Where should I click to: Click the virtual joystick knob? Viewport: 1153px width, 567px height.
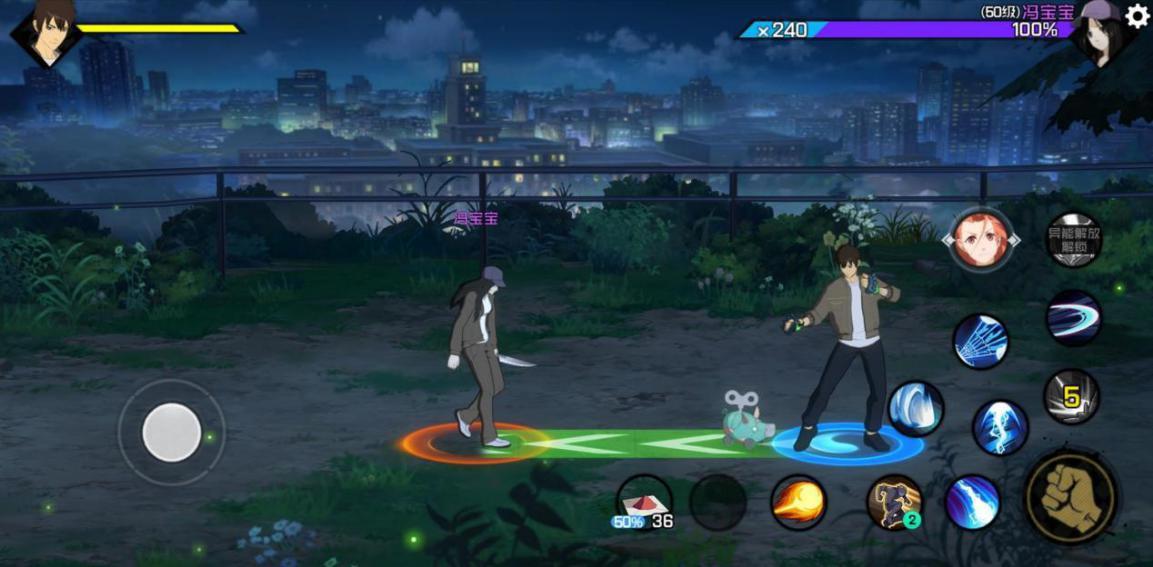point(172,433)
